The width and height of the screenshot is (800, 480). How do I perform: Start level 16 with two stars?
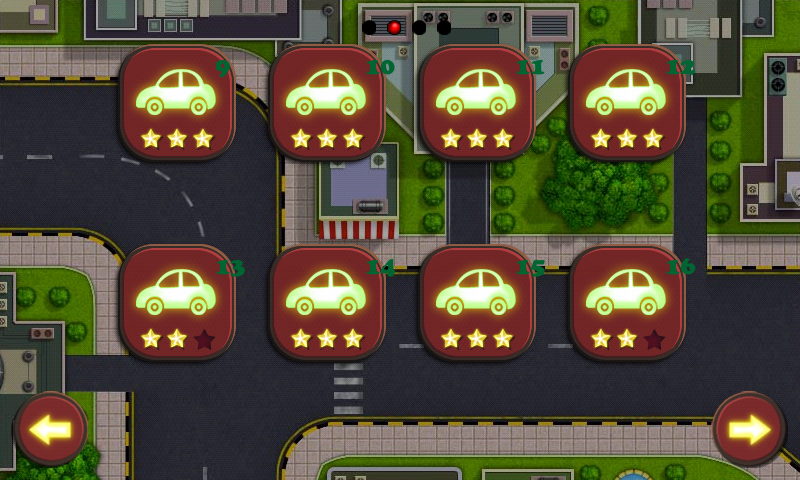click(x=627, y=302)
